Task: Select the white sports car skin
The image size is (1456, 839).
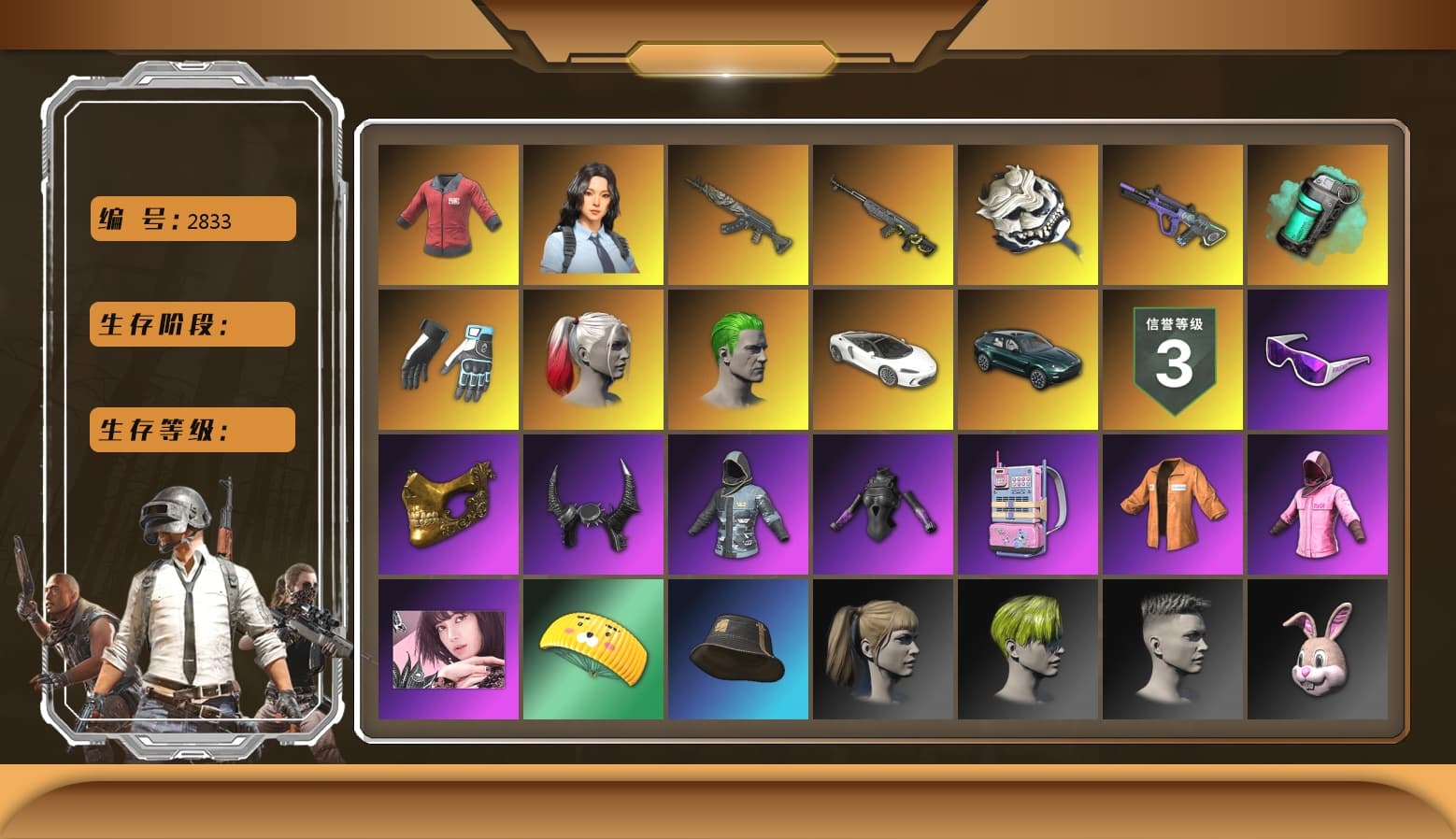Action: click(x=882, y=359)
